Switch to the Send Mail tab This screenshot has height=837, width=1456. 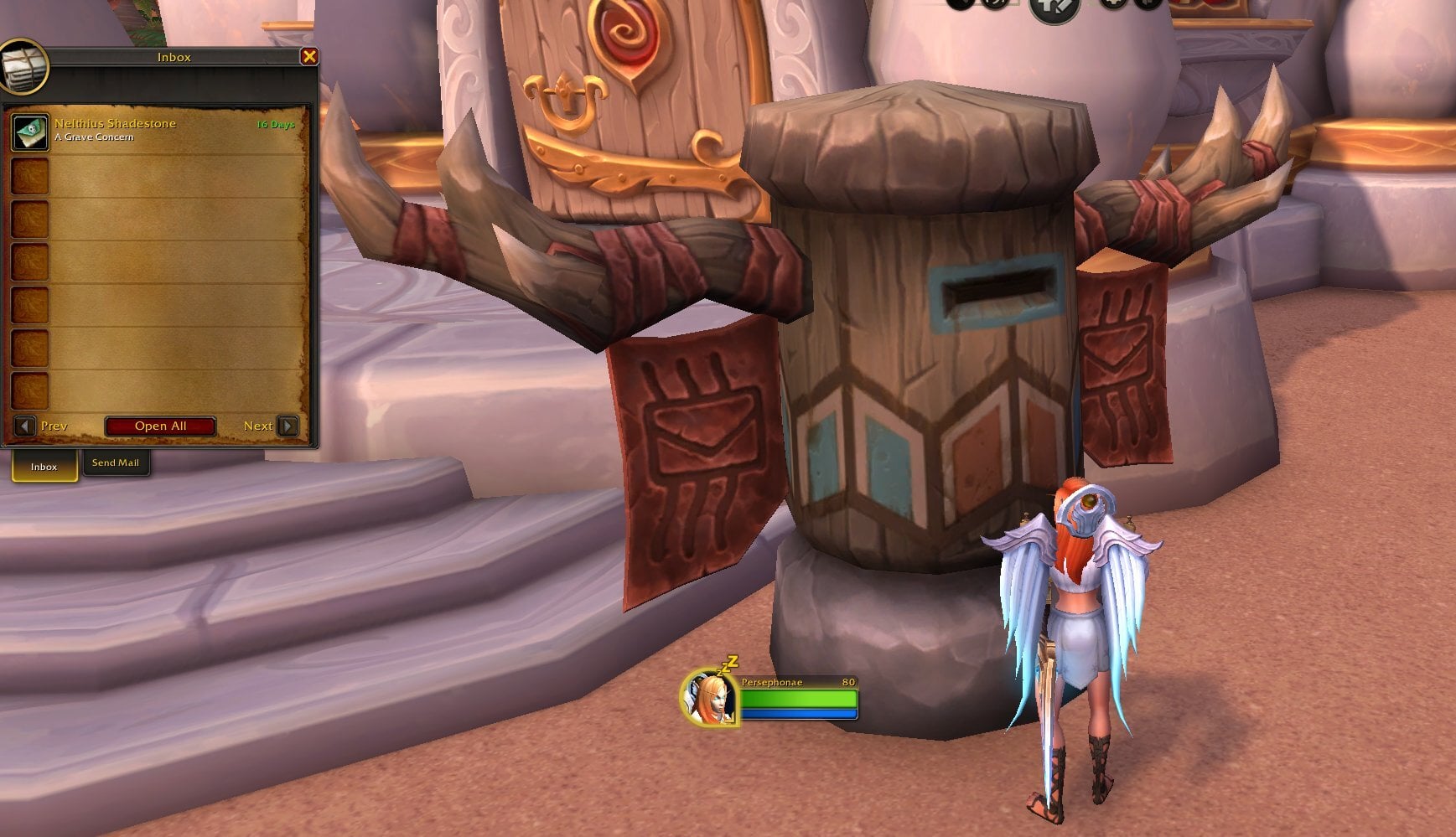[116, 462]
